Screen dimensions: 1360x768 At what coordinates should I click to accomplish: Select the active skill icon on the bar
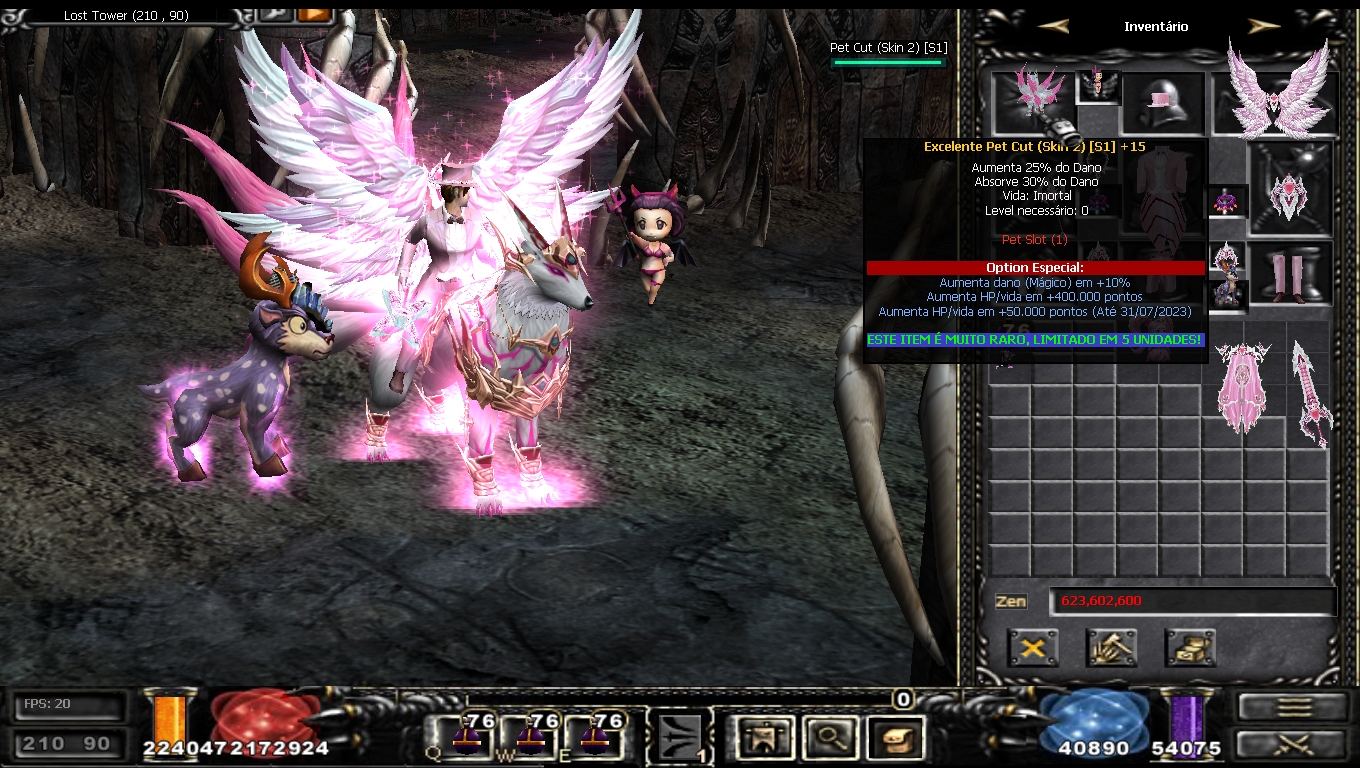[682, 739]
